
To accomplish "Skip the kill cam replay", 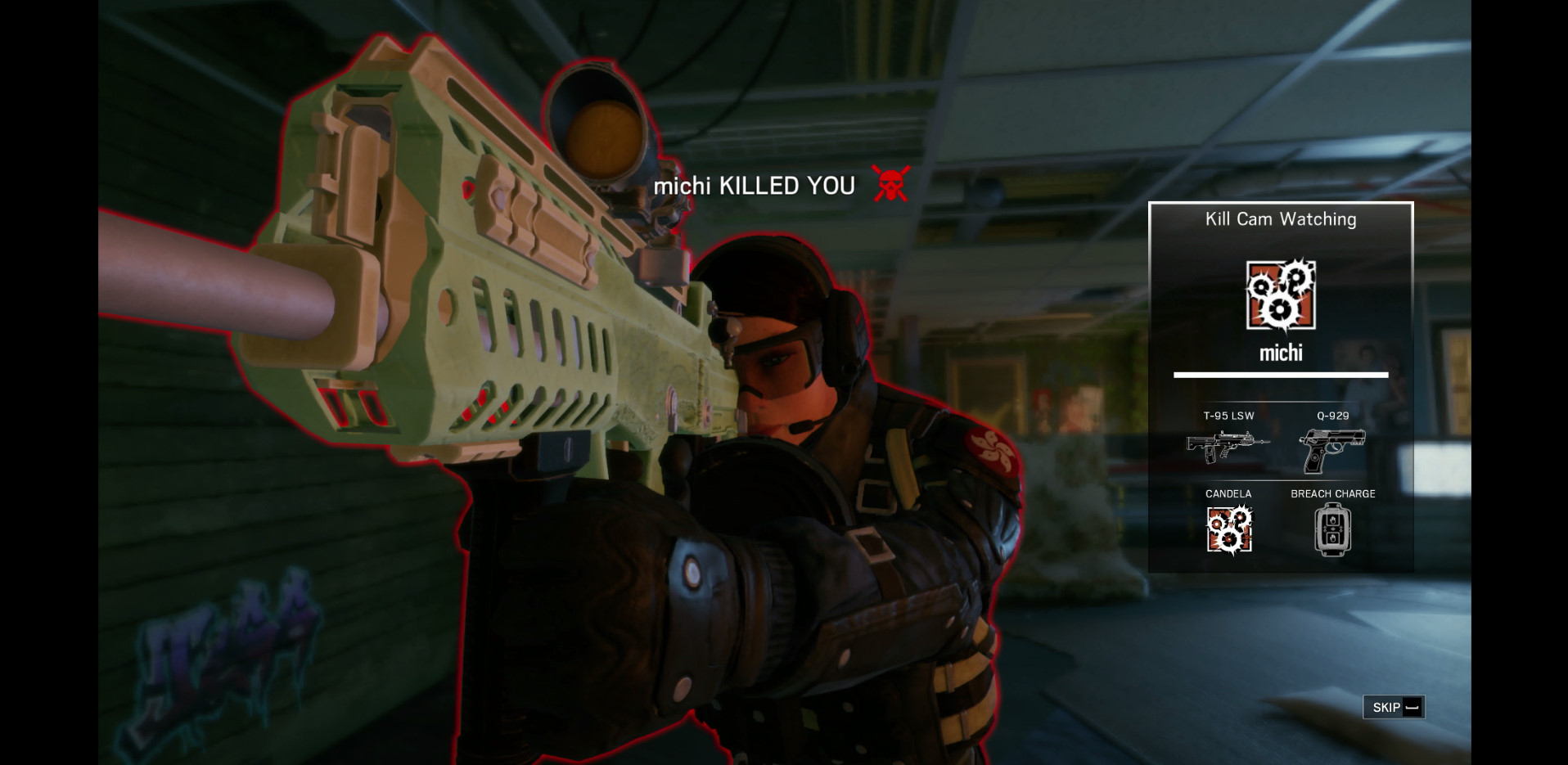I will pyautogui.click(x=1394, y=707).
